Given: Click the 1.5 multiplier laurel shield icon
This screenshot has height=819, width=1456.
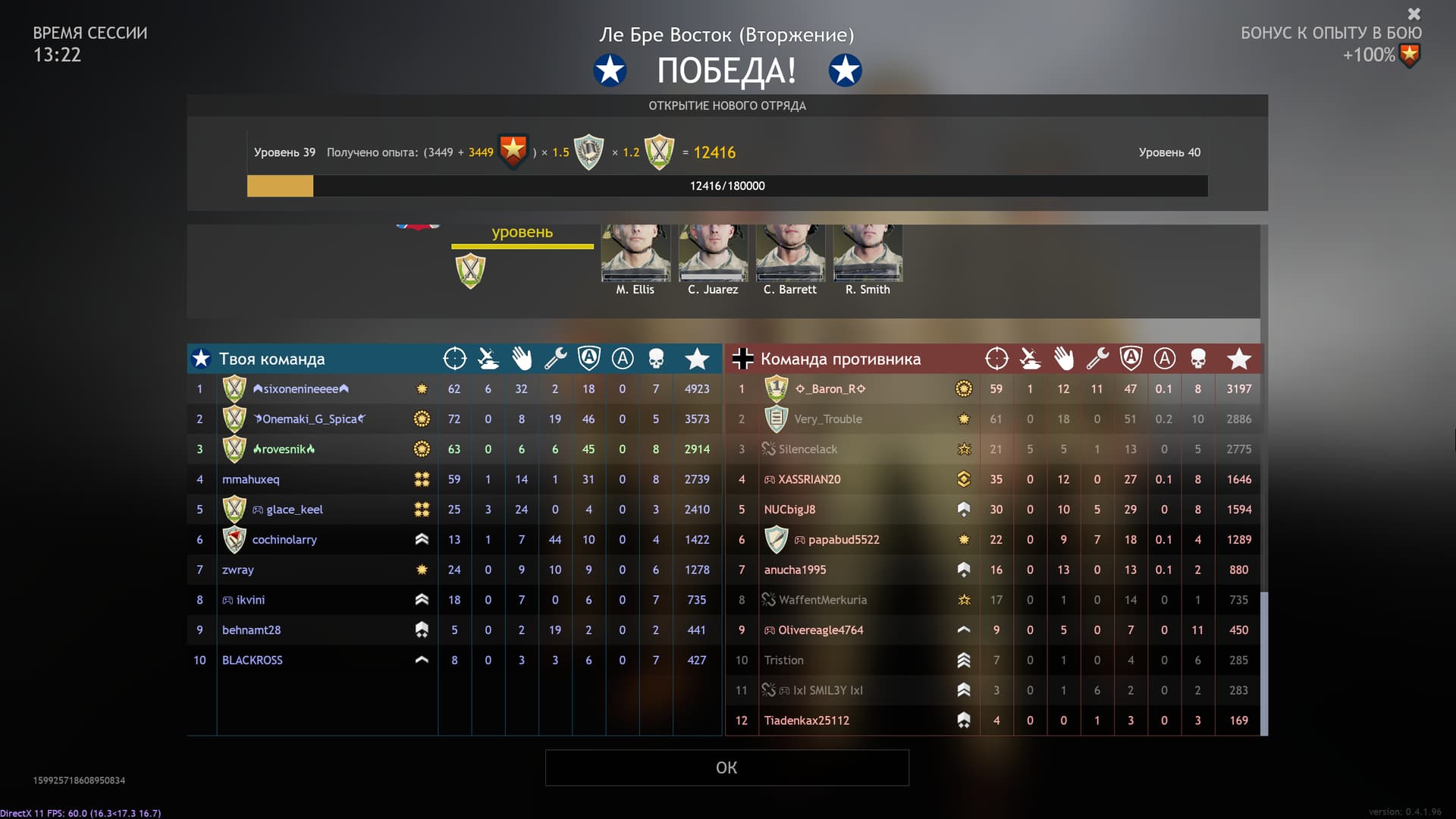Looking at the screenshot, I should pos(588,151).
